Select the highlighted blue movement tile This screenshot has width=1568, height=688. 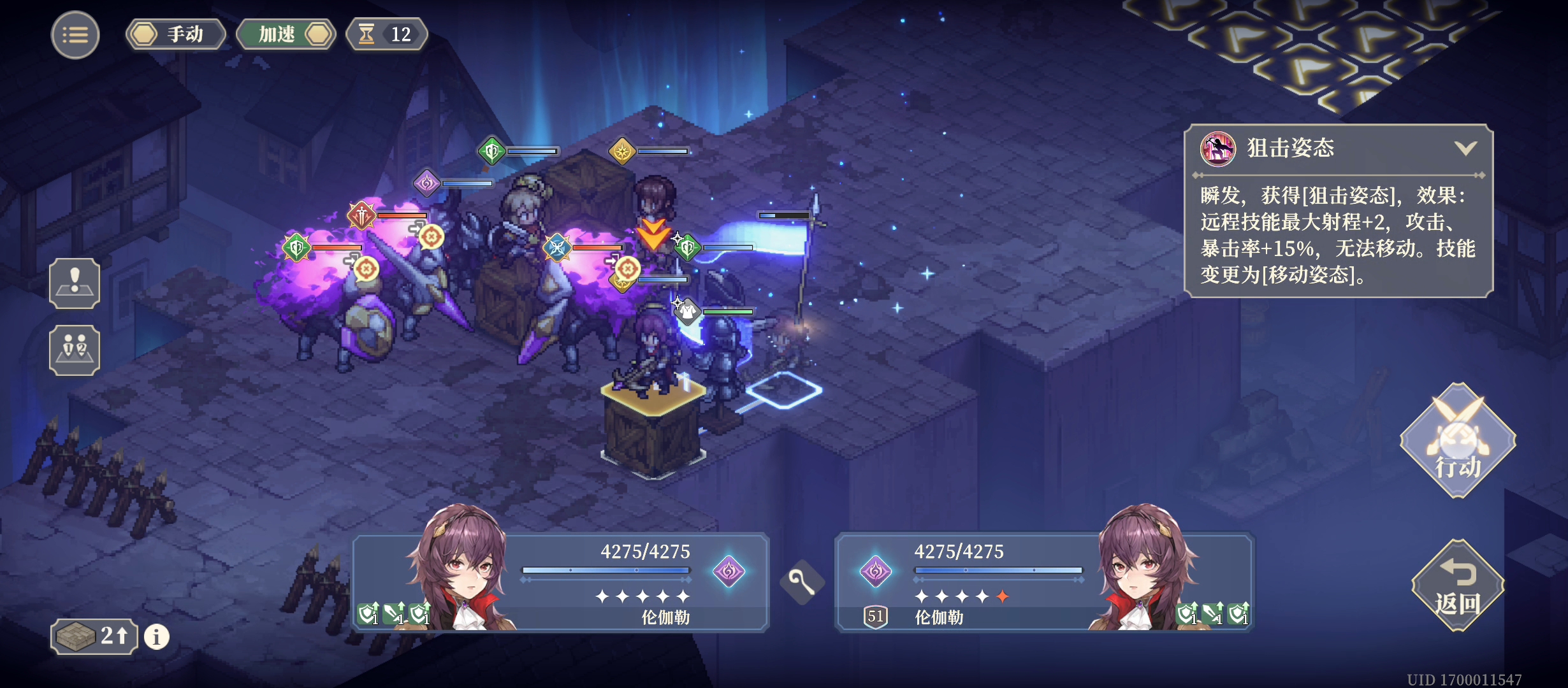(x=784, y=390)
